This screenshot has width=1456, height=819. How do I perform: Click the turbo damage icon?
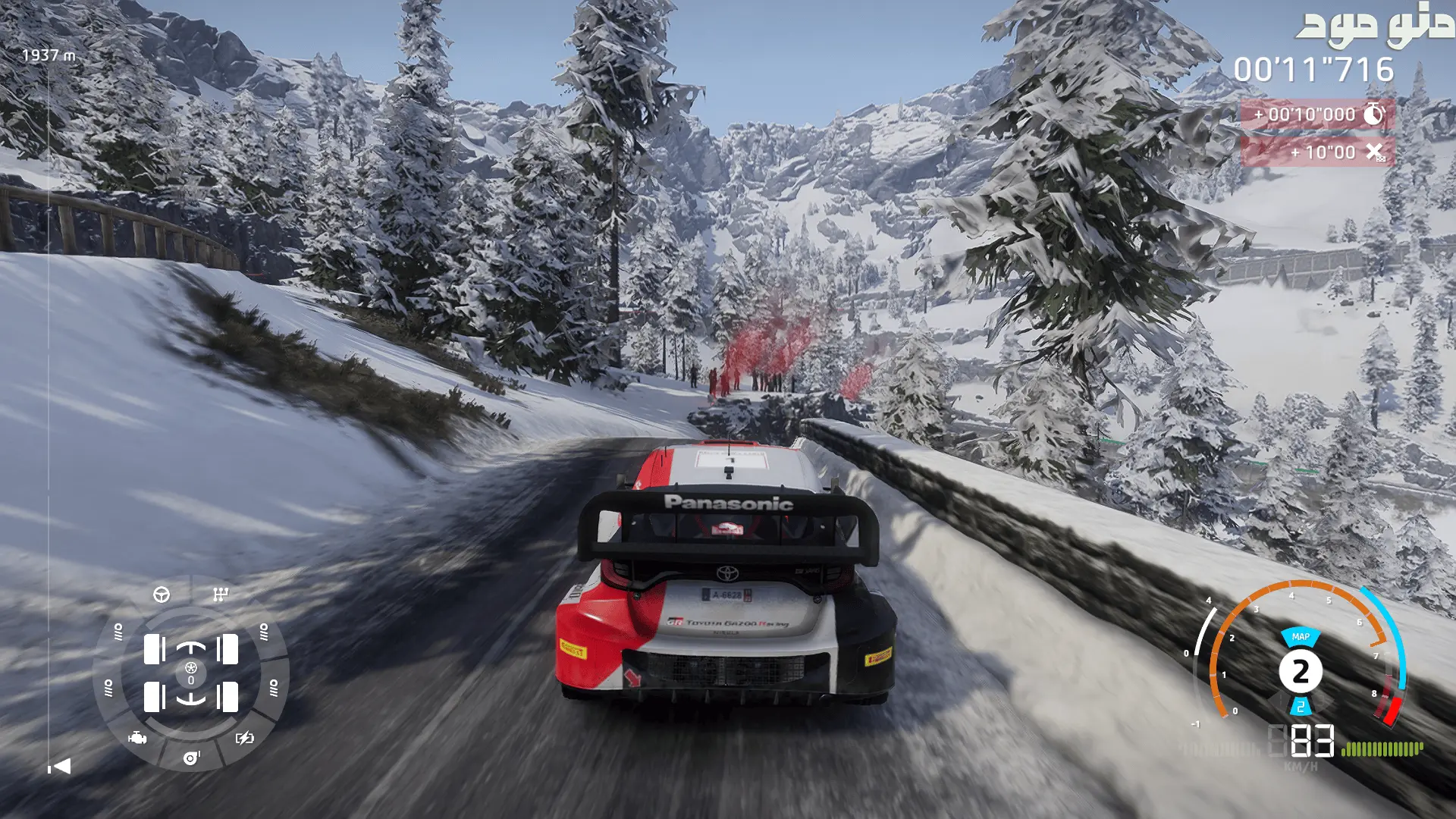[191, 758]
